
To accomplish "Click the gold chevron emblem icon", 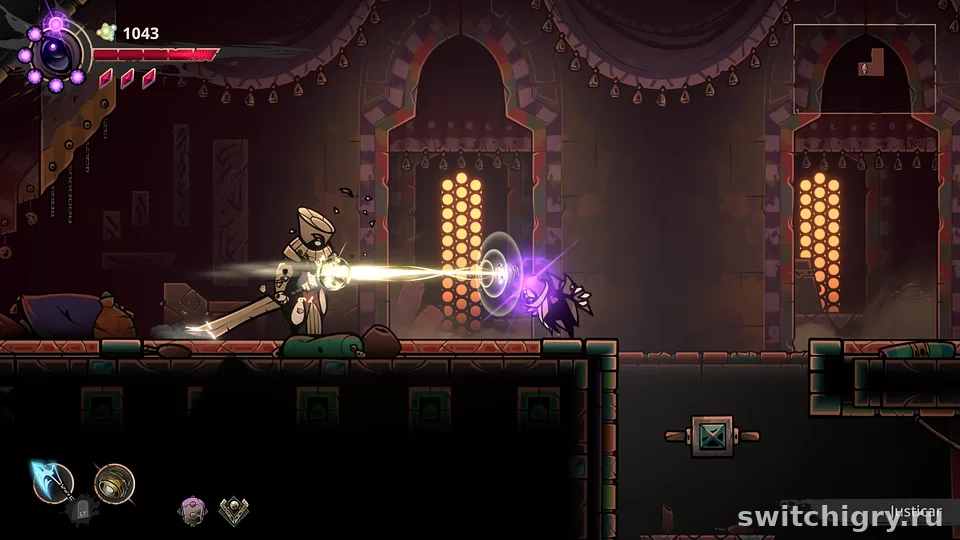I will click(233, 511).
